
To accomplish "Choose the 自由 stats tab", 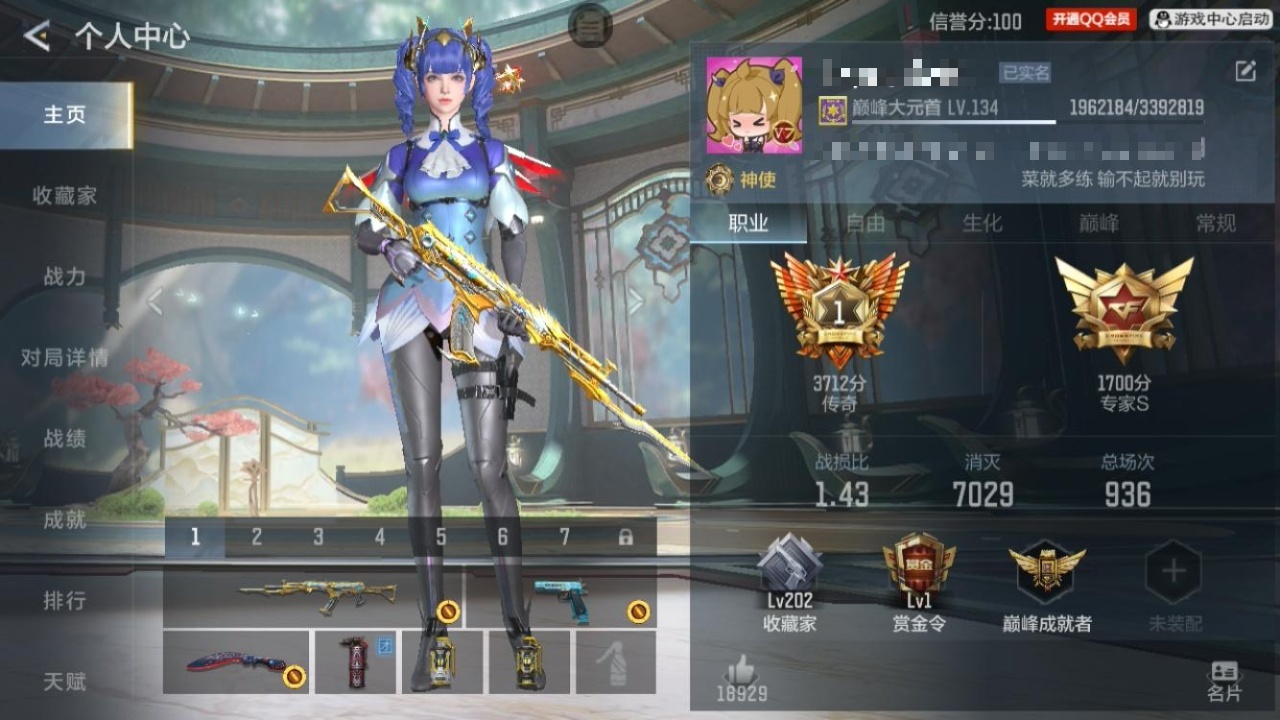I will 865,223.
